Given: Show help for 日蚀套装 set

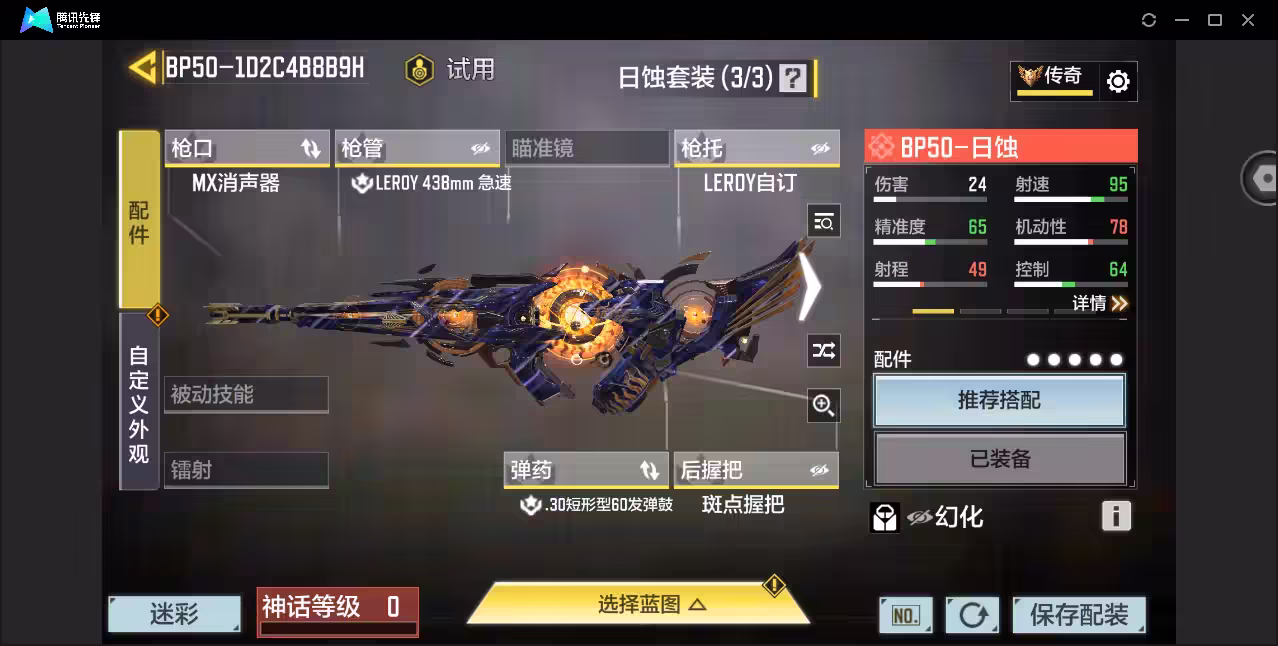Looking at the screenshot, I should [792, 78].
